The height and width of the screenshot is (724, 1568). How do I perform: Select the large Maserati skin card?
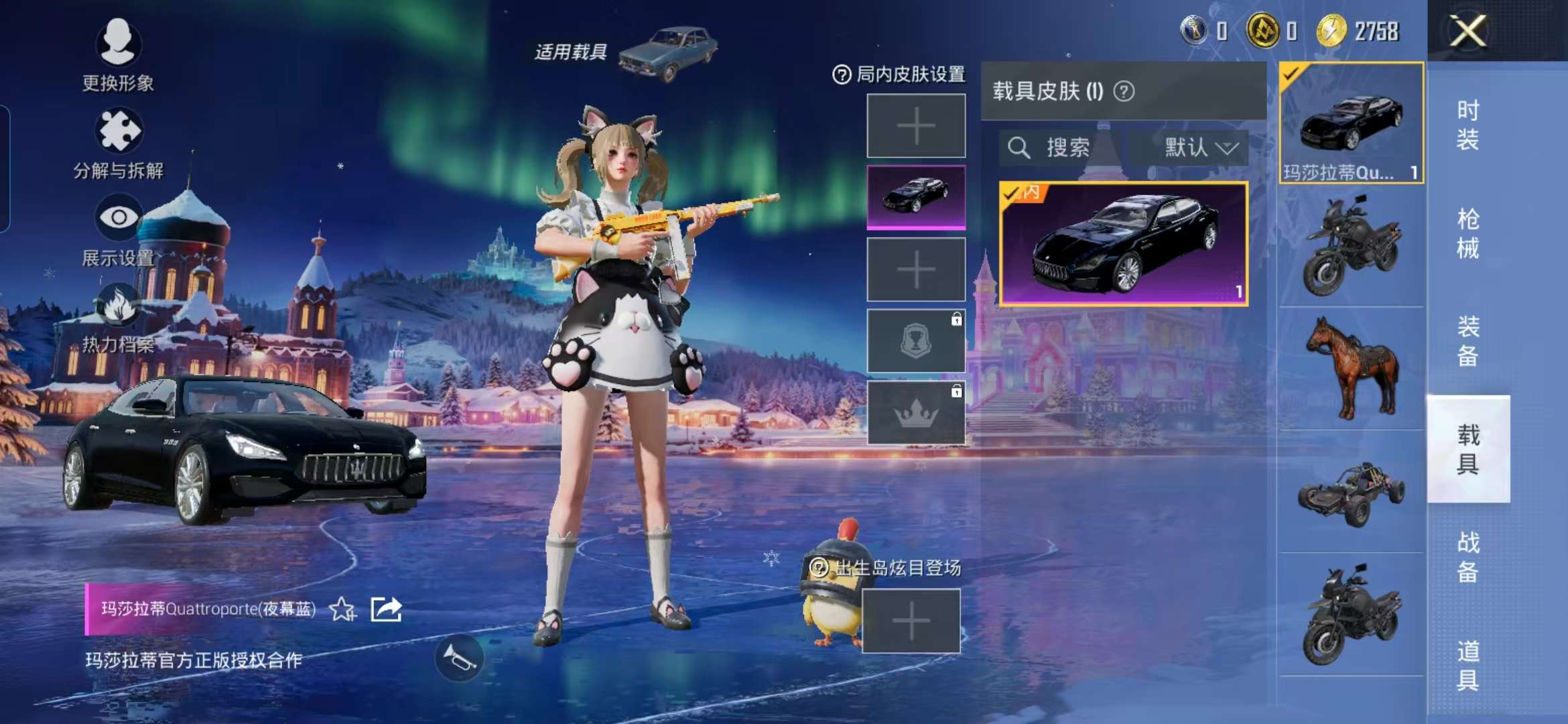pos(1123,244)
